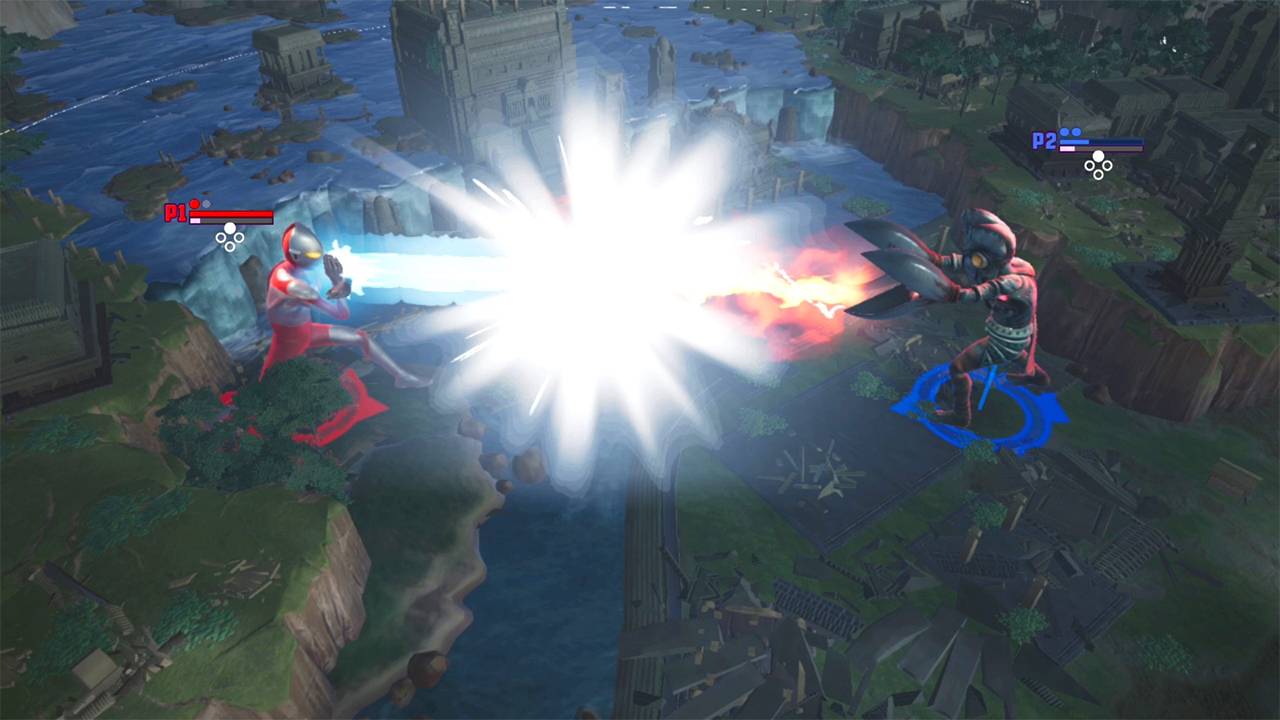Click the left hollow circle in P1's button cluster
Screen dimensions: 1280x720
coord(221,237)
